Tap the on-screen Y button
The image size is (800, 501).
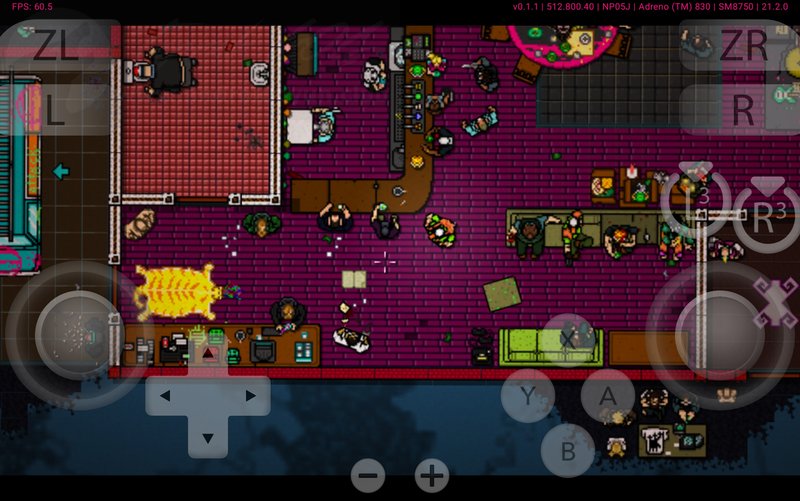527,395
